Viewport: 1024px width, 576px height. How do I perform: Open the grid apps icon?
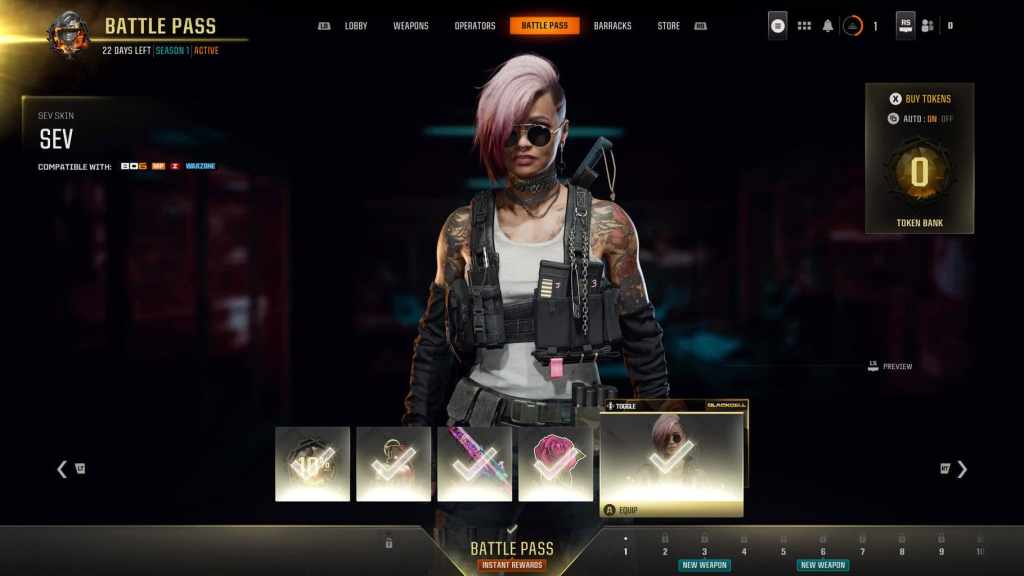tap(804, 26)
